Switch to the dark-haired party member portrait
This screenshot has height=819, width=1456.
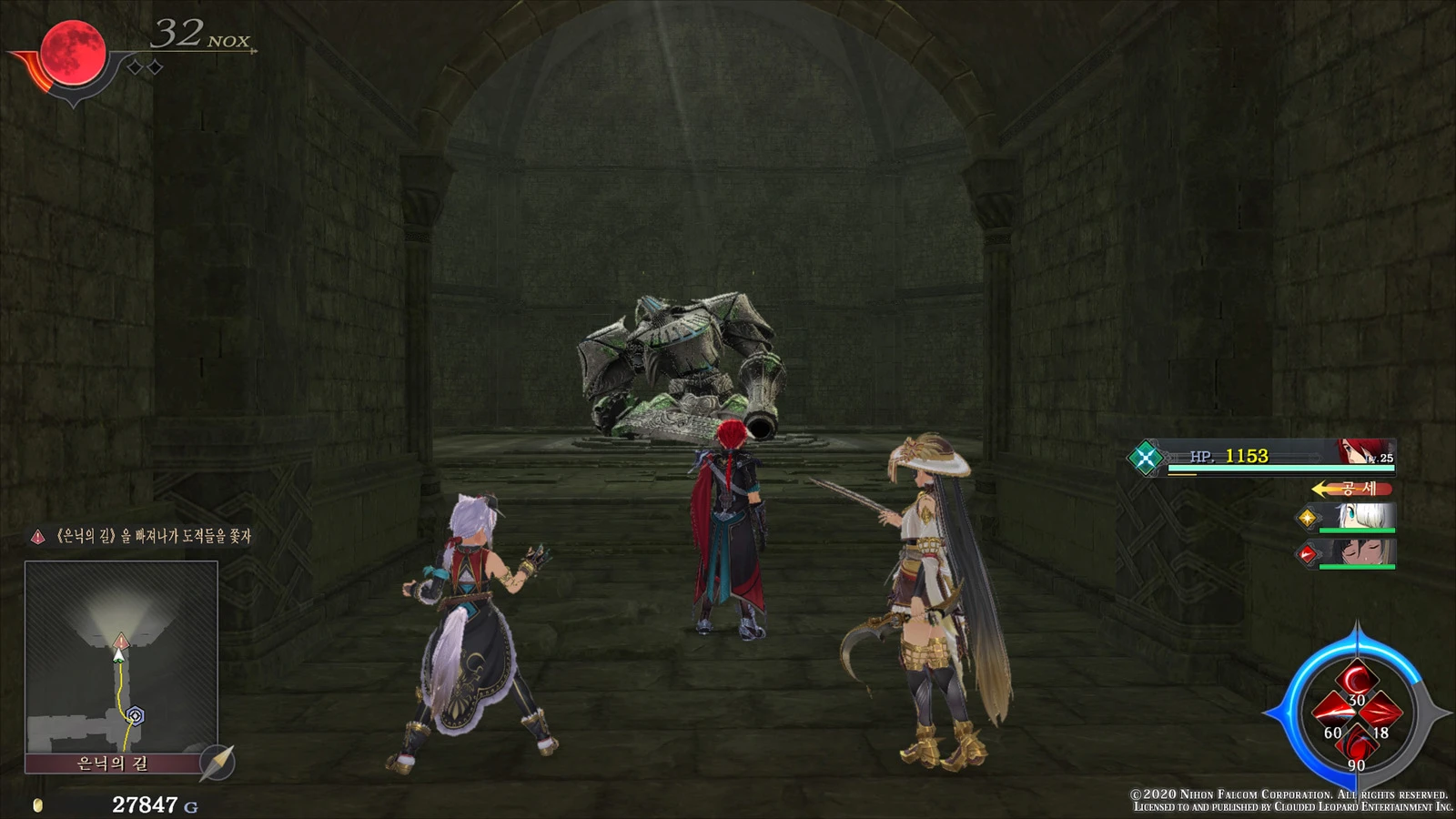1362,551
